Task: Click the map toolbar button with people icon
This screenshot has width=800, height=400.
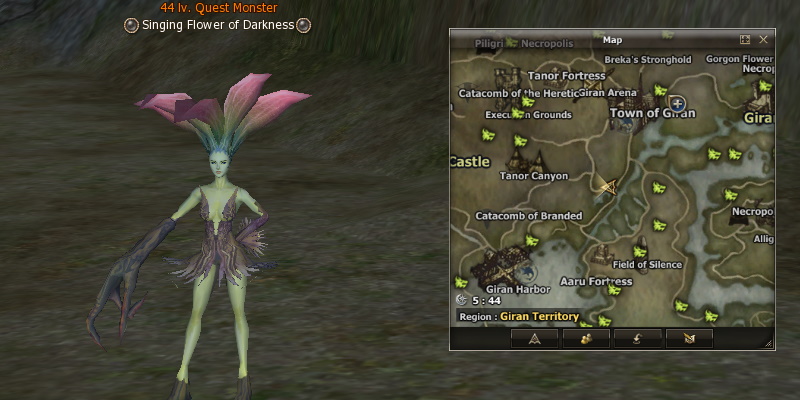Action: (x=585, y=338)
